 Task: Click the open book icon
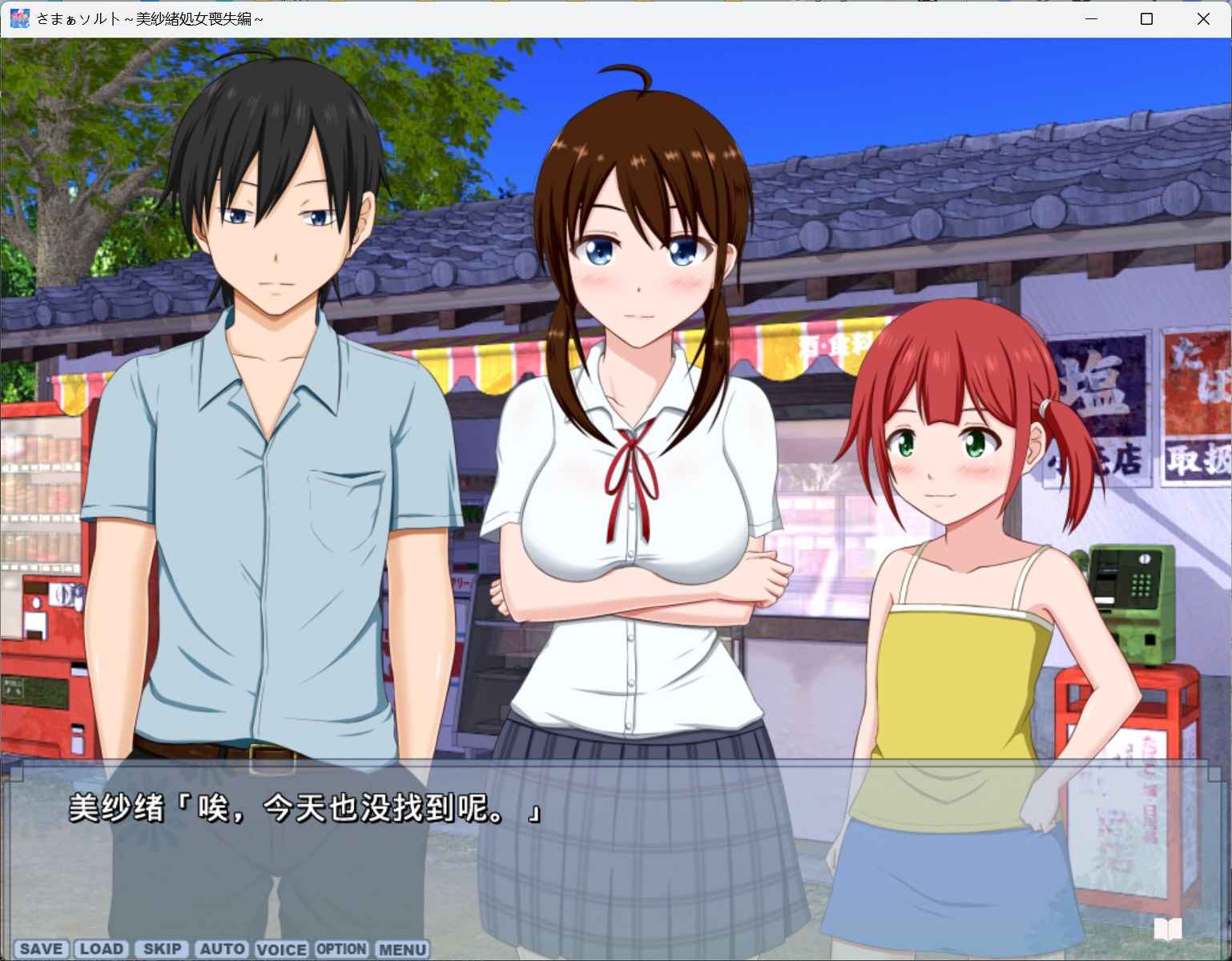point(1167,929)
